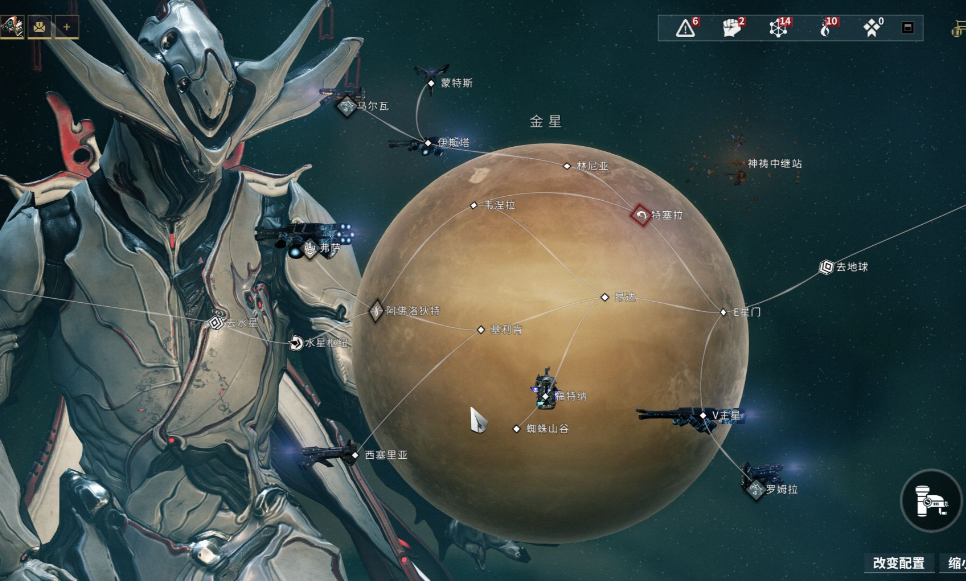
Task: Select the 马尔瓦 mission node
Action: [x=347, y=105]
